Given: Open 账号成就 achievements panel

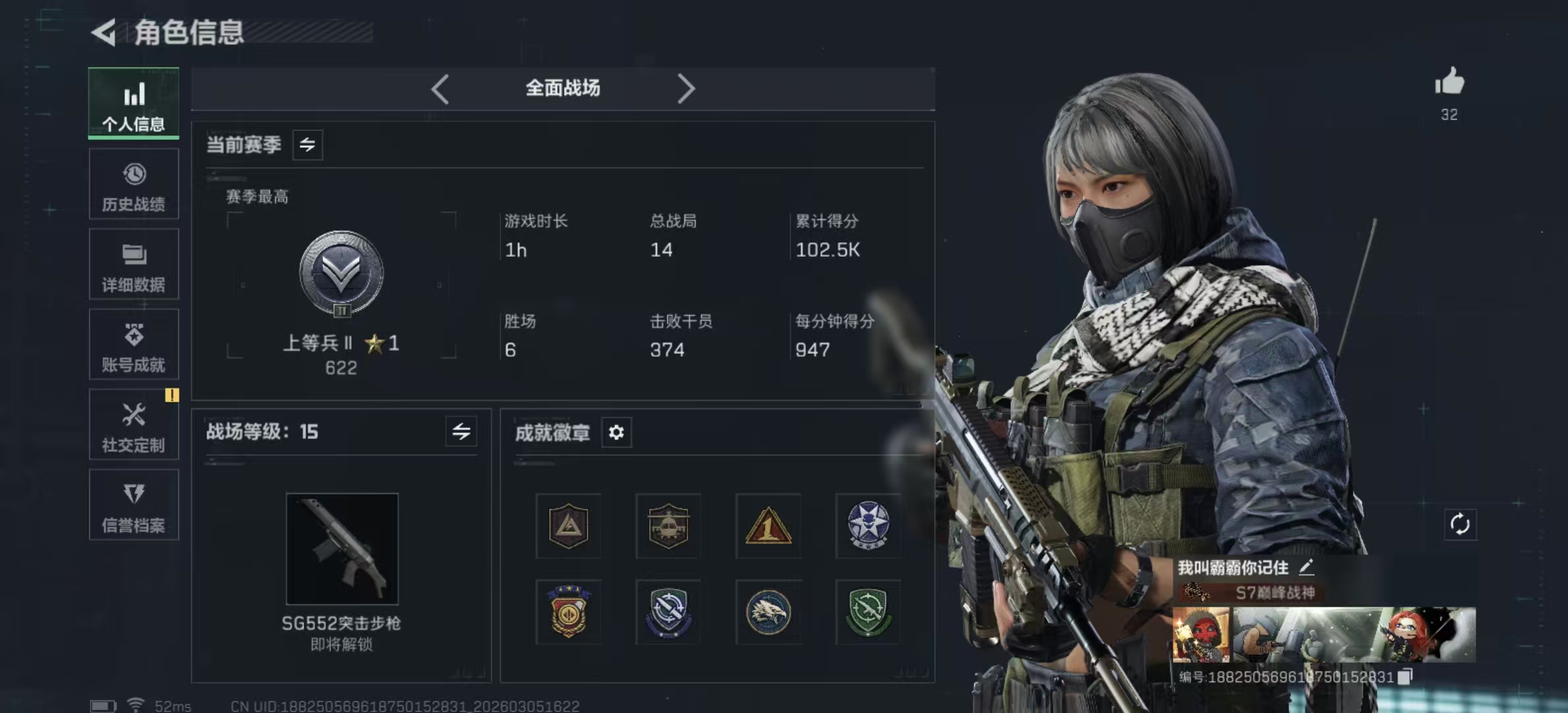Looking at the screenshot, I should (x=133, y=345).
